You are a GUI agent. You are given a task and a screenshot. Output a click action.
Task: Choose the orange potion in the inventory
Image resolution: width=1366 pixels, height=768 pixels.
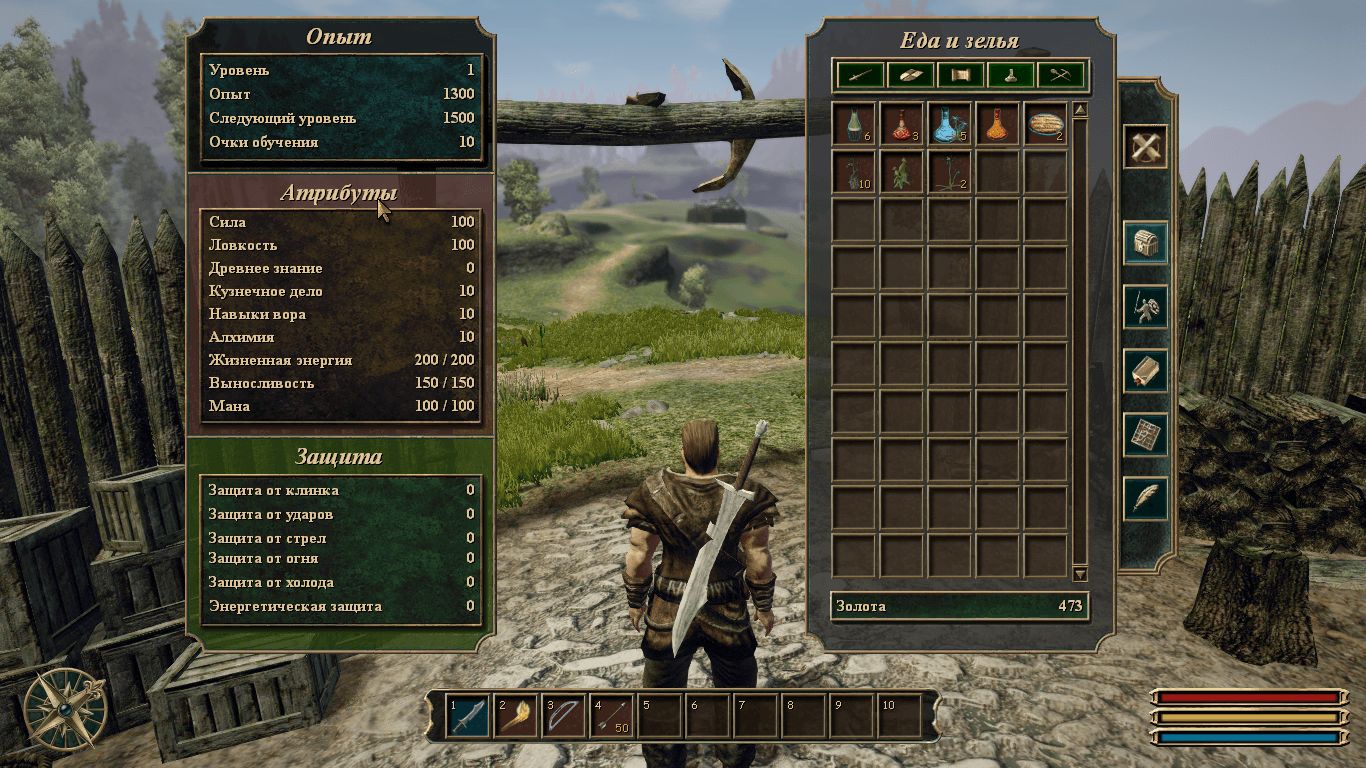pos(998,124)
